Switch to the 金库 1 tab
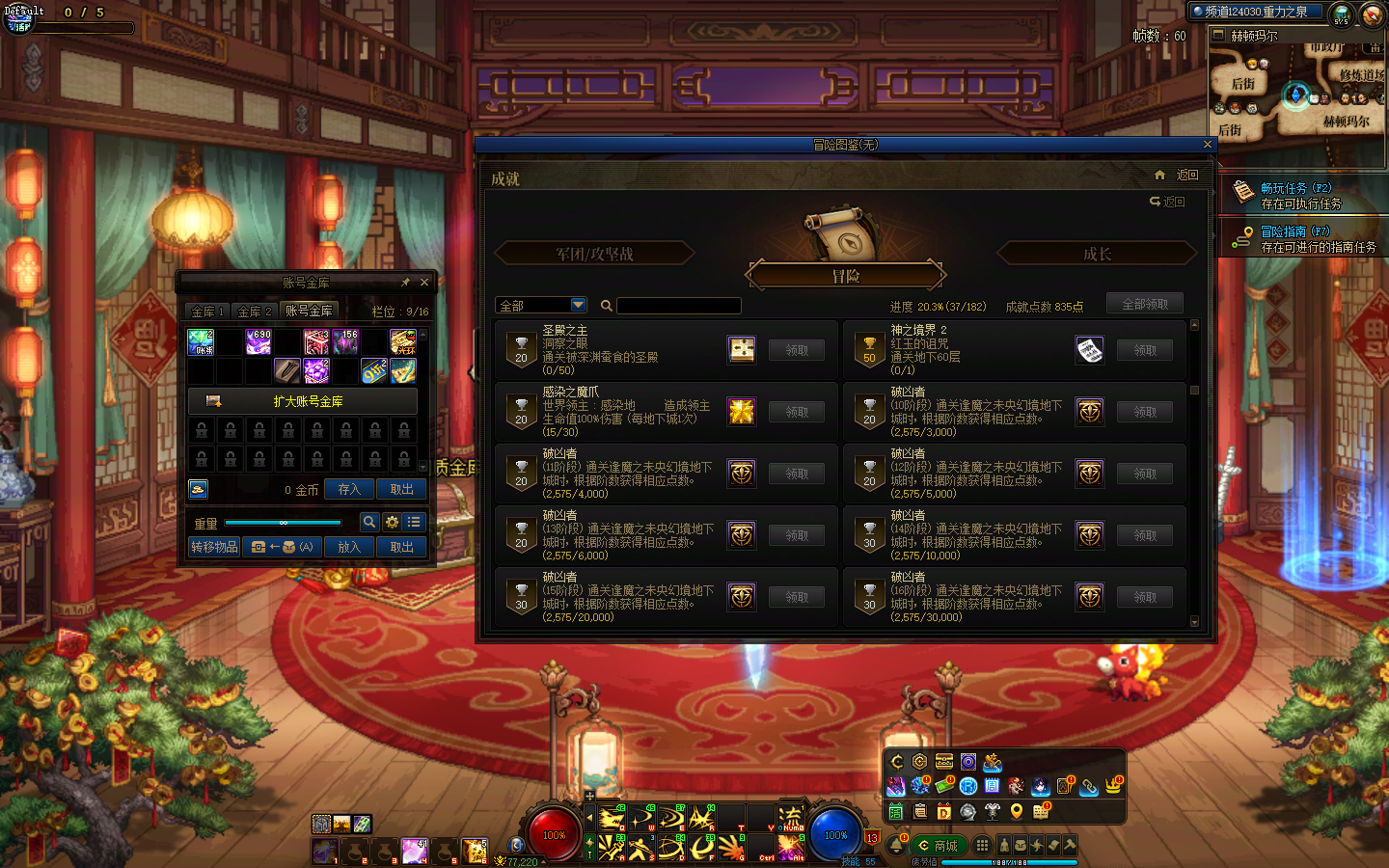This screenshot has width=1389, height=868. 207,312
